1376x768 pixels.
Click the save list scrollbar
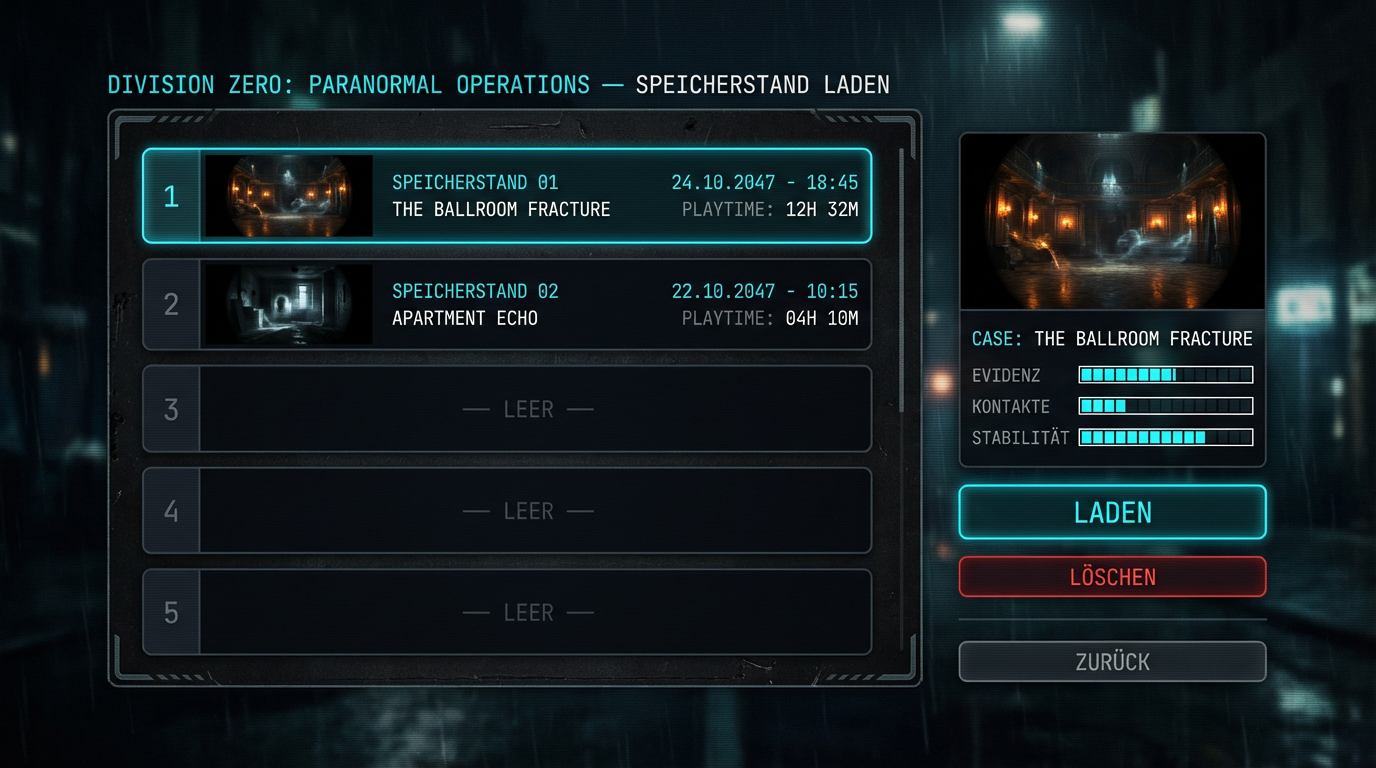point(902,280)
